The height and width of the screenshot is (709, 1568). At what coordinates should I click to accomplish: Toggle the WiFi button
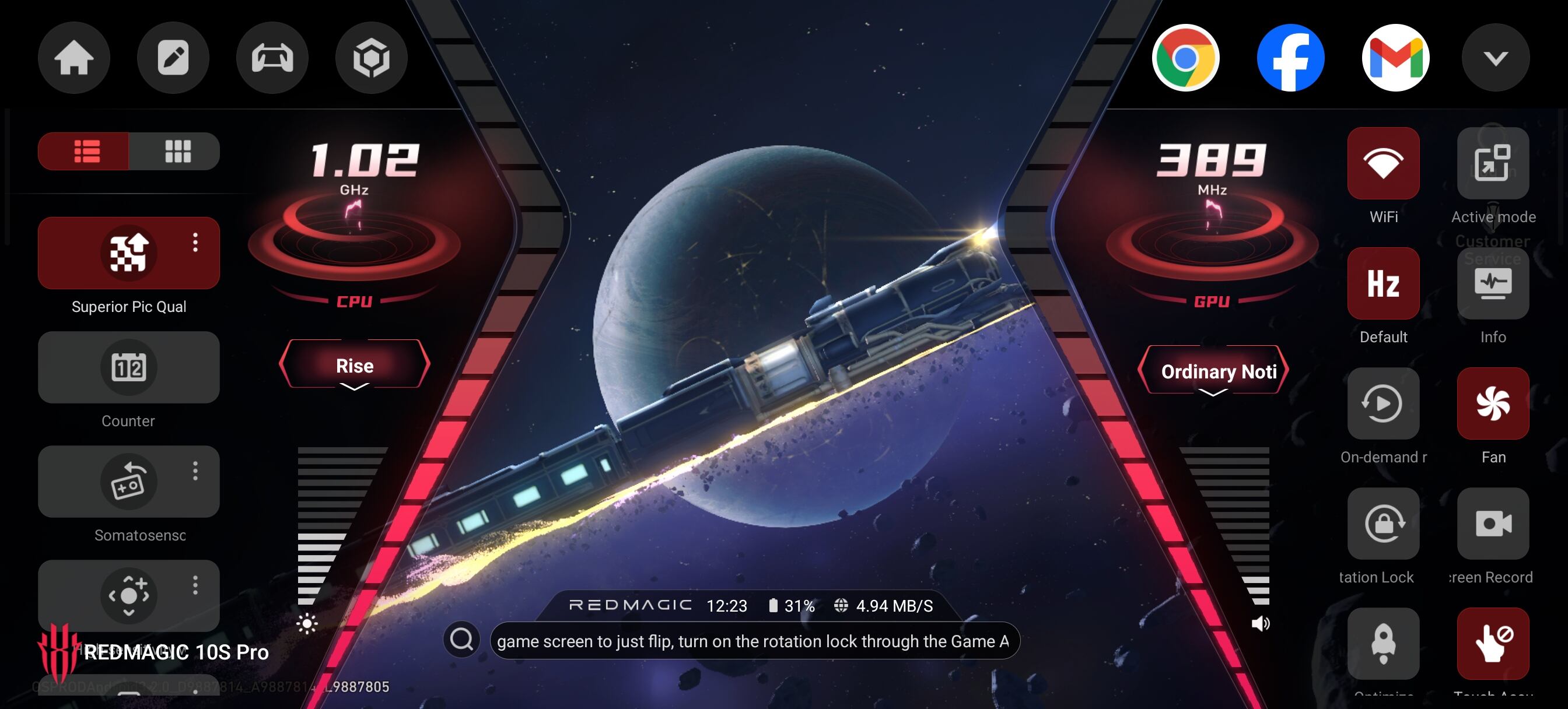[x=1383, y=163]
